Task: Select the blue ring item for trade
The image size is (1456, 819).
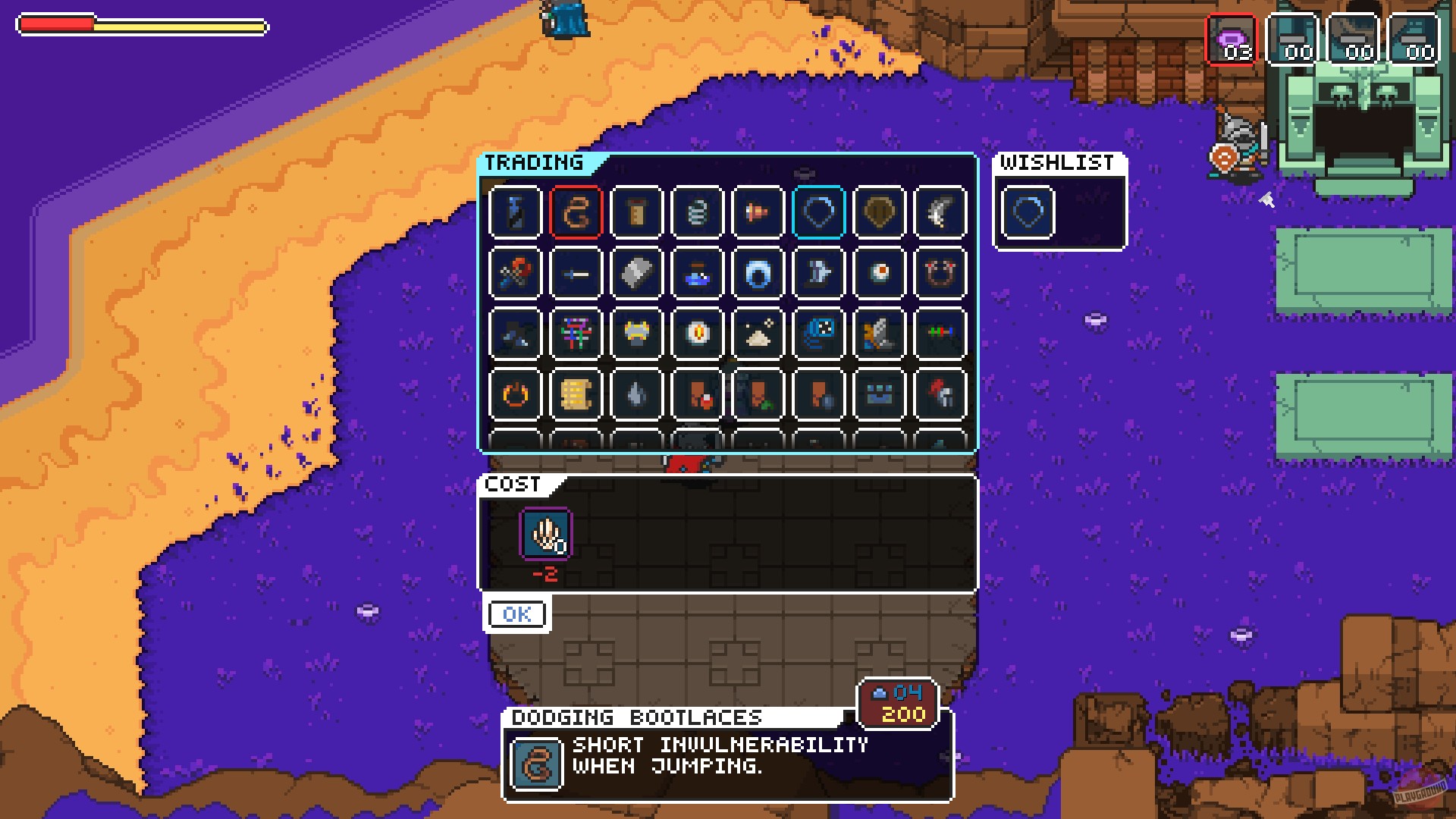Action: (x=757, y=273)
